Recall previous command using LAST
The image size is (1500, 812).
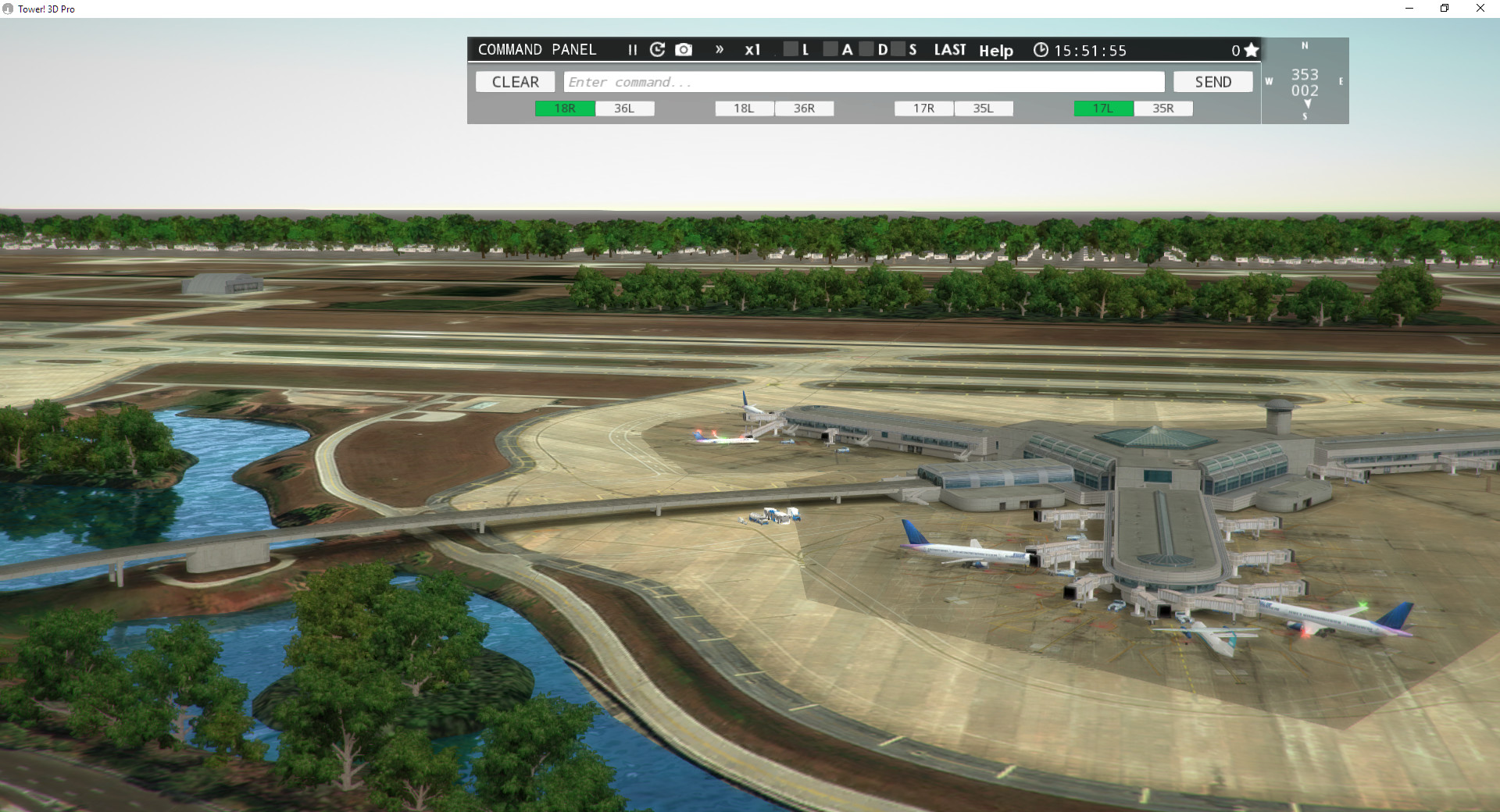pyautogui.click(x=949, y=49)
